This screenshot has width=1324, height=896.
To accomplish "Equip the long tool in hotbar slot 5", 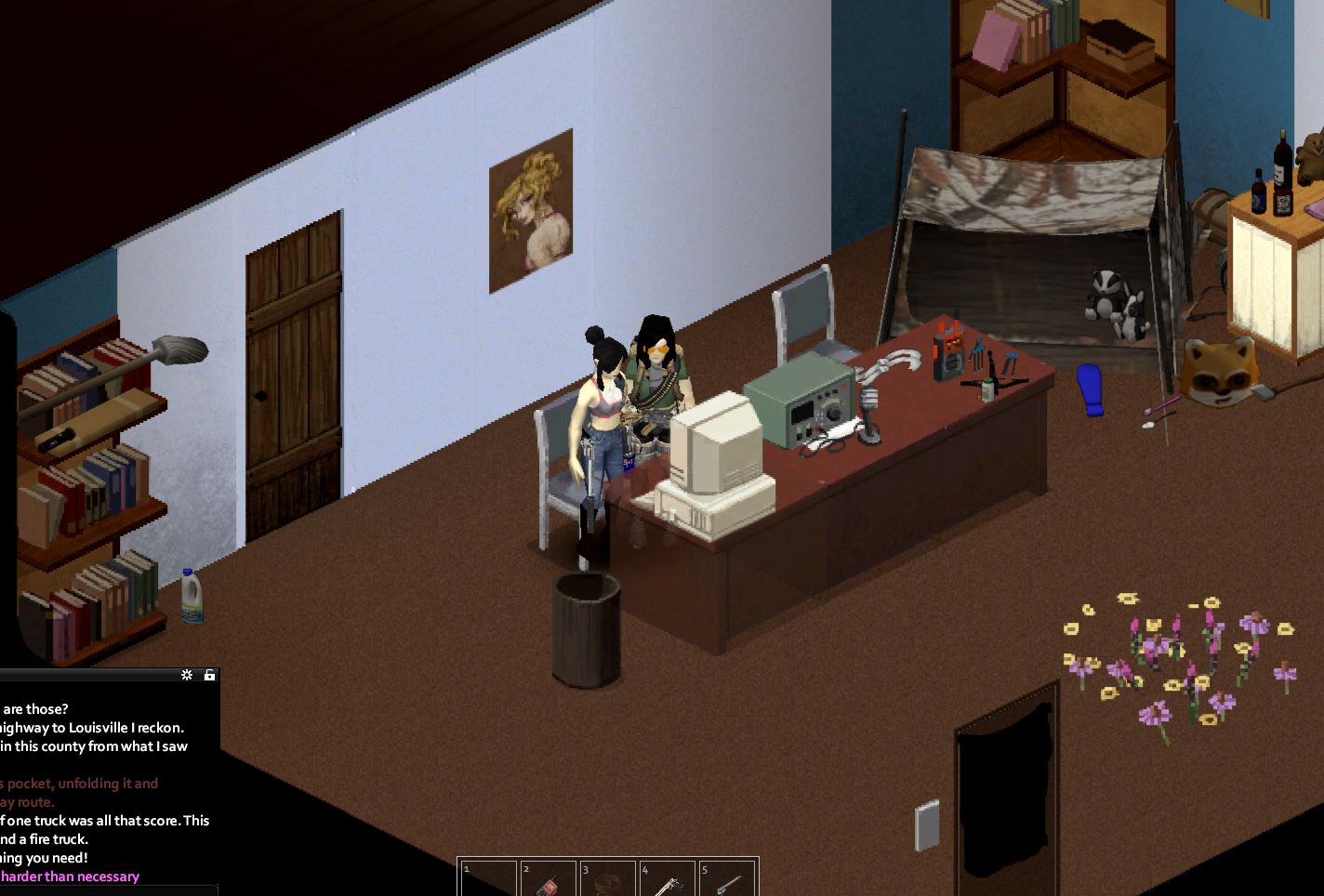I will click(728, 879).
